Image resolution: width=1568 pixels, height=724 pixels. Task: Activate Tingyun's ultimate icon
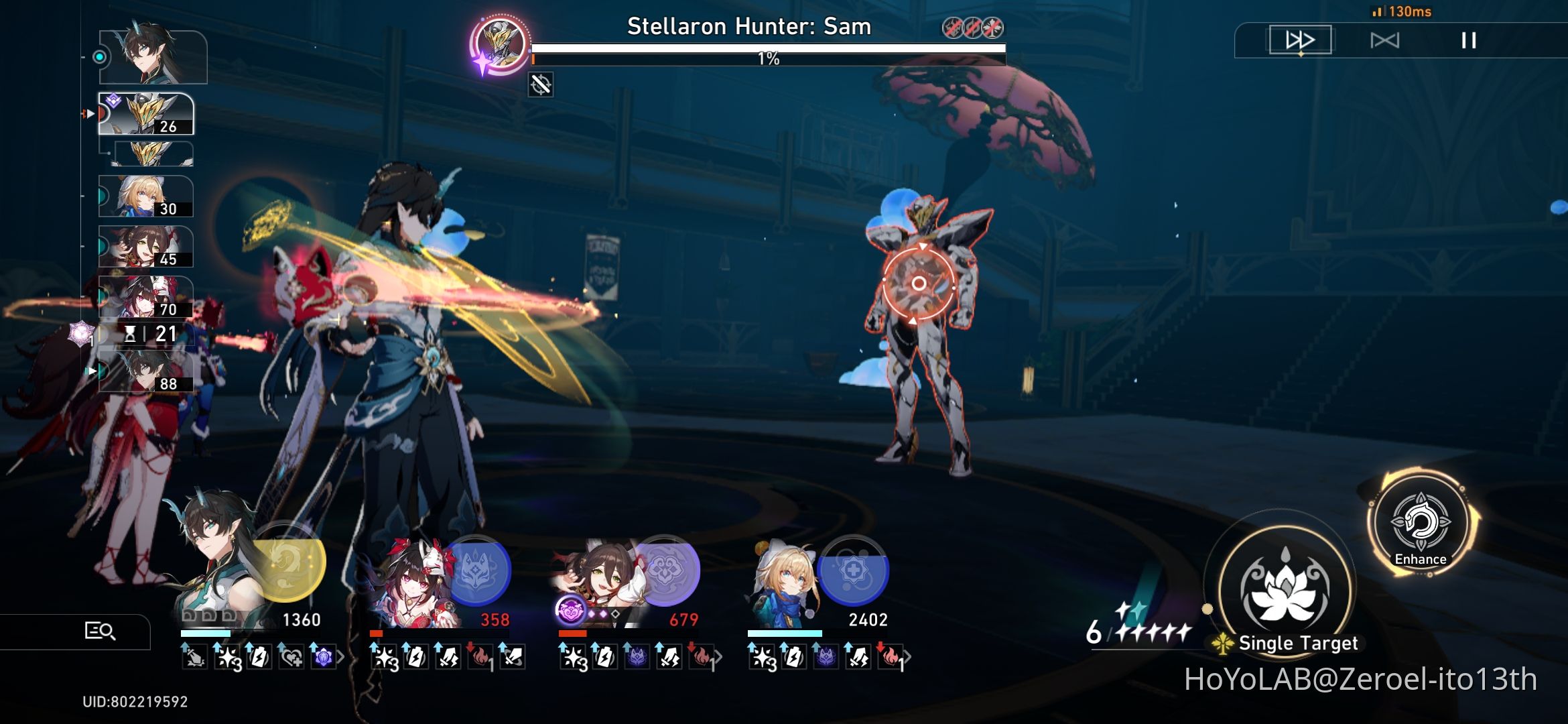pyautogui.click(x=670, y=570)
